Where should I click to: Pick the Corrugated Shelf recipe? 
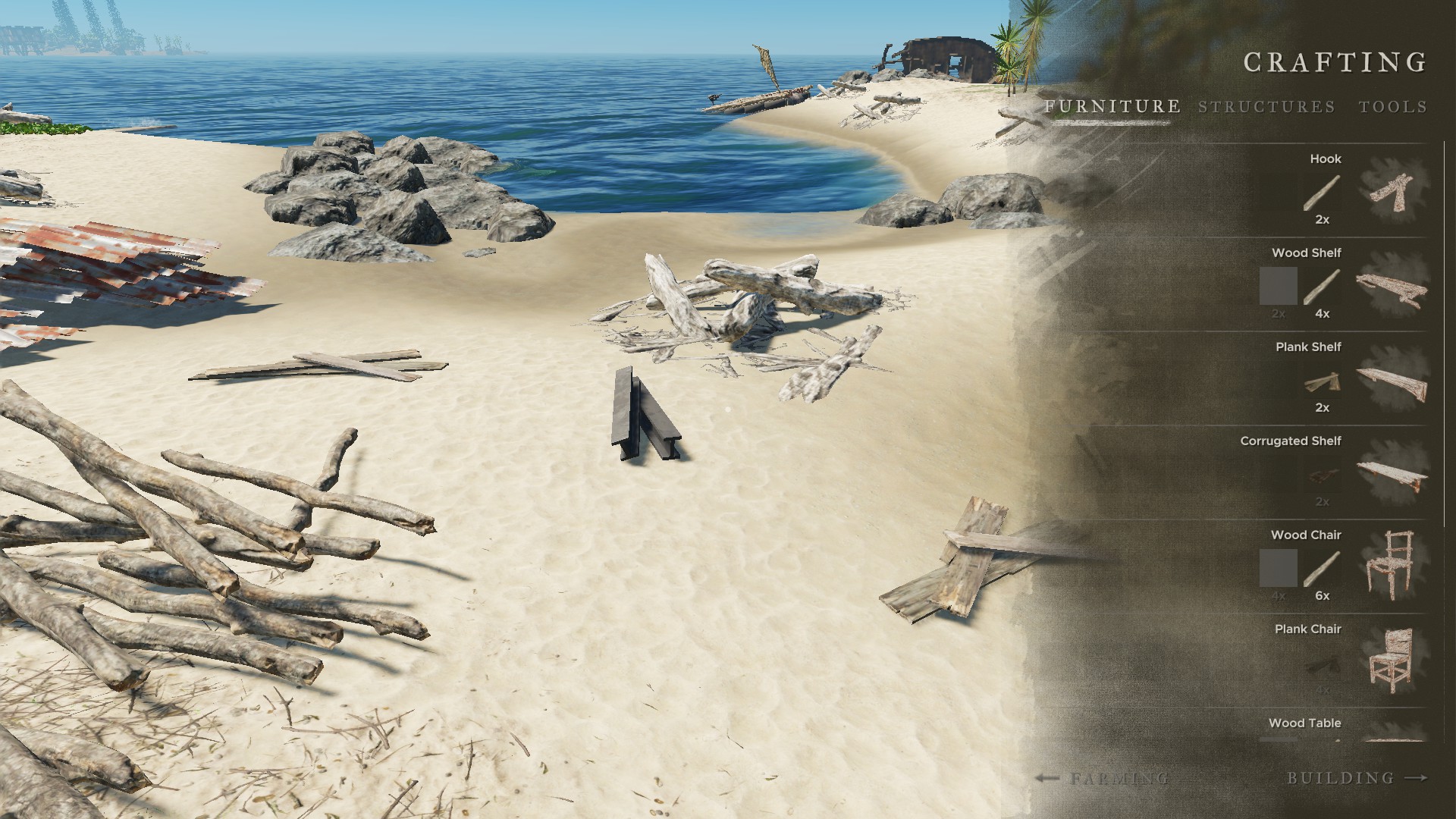[1392, 472]
